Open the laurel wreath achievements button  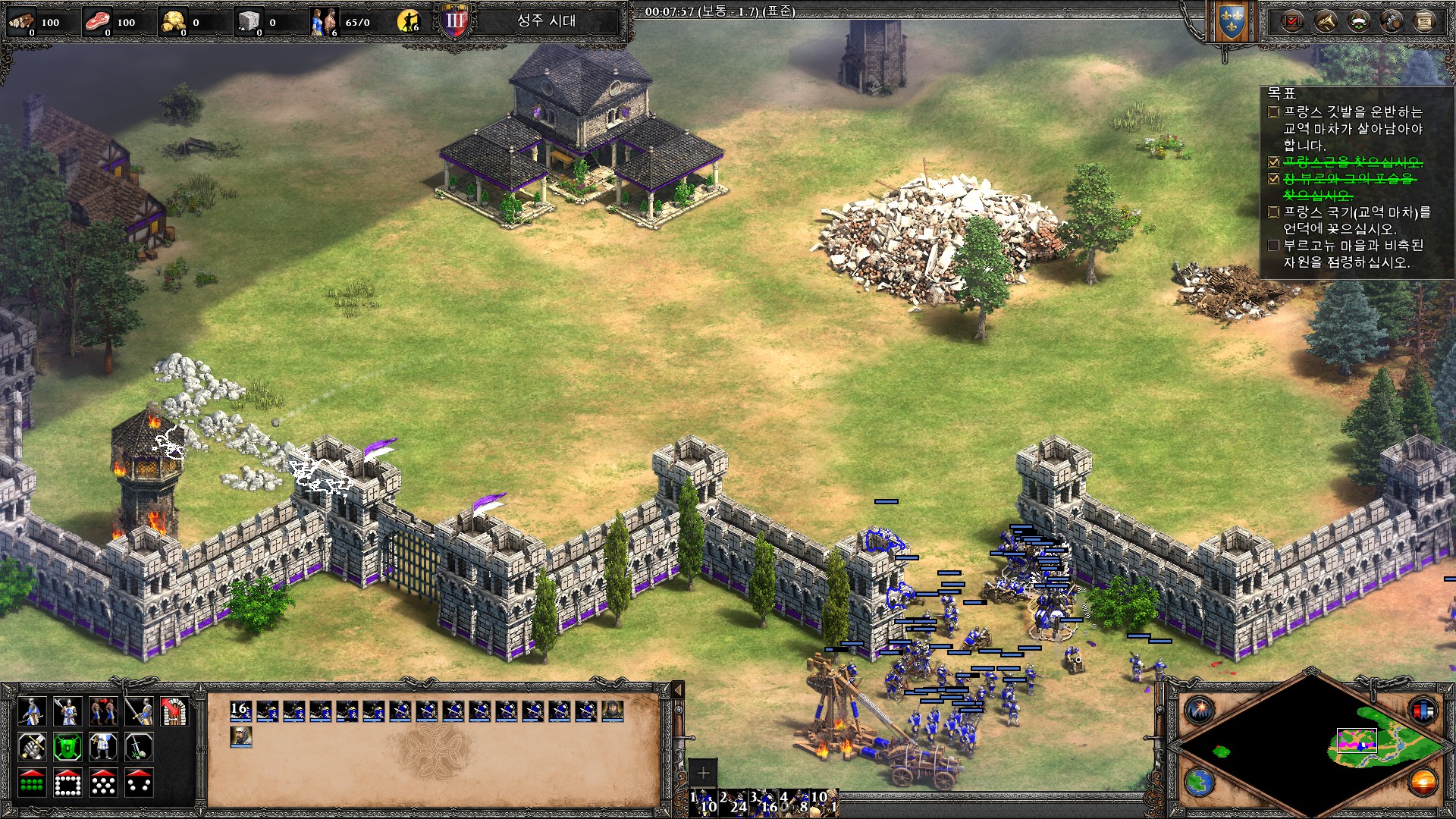coord(1358,22)
